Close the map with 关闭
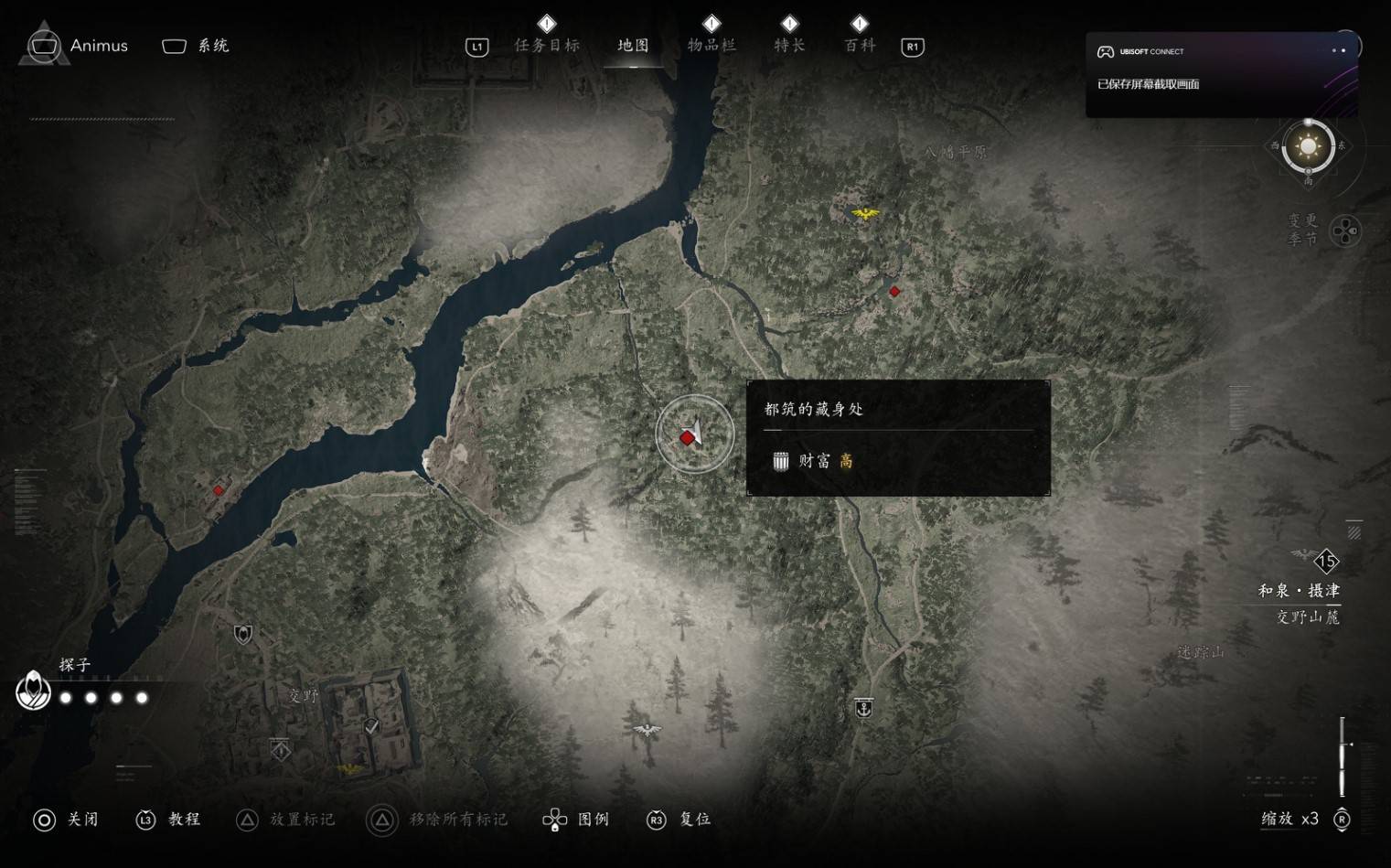Viewport: 1391px width, 868px height. (66, 820)
